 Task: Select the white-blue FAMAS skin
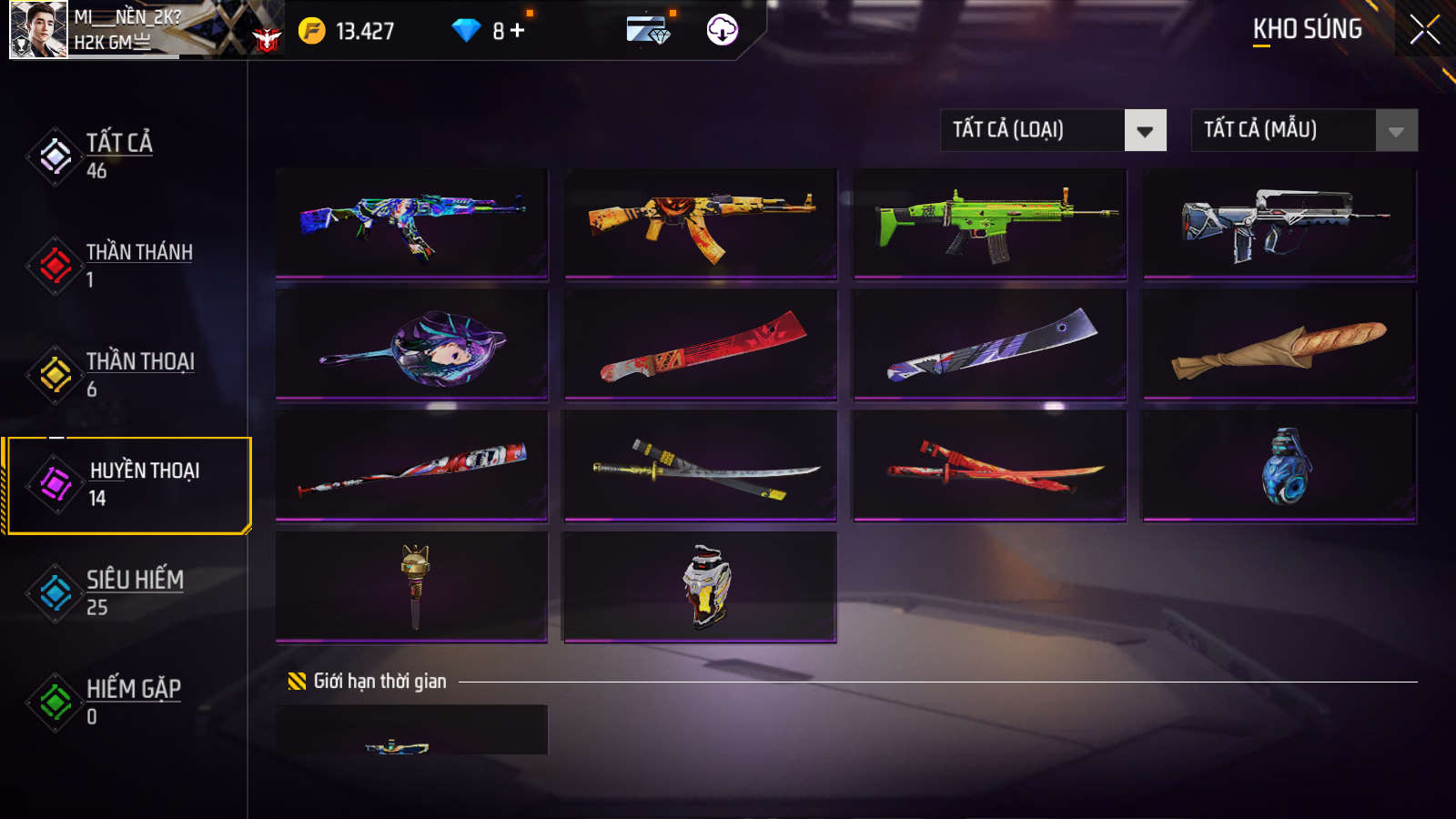click(x=1279, y=222)
